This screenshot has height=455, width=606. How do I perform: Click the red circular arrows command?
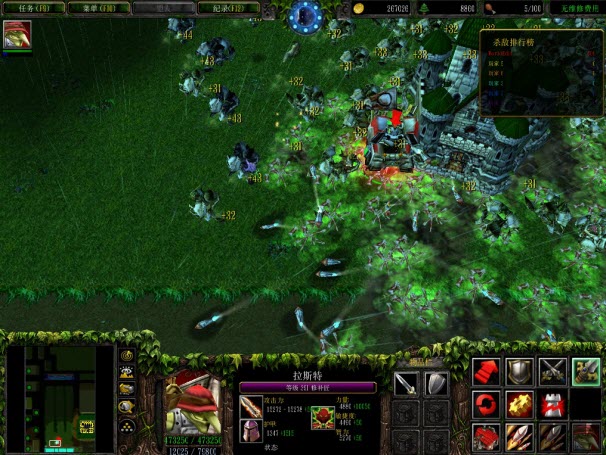point(487,405)
